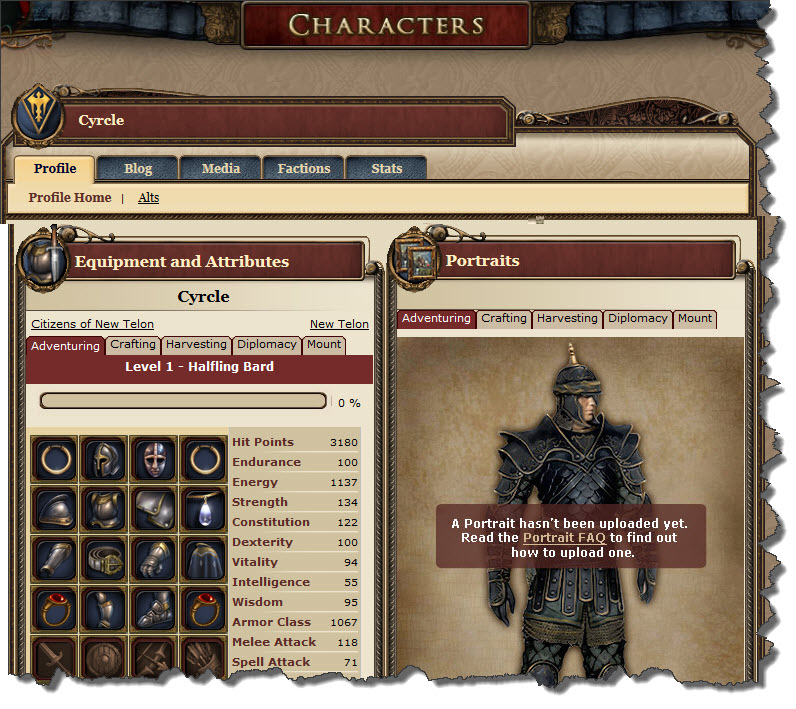Go to Profile Home
The width and height of the screenshot is (796, 709).
[70, 198]
